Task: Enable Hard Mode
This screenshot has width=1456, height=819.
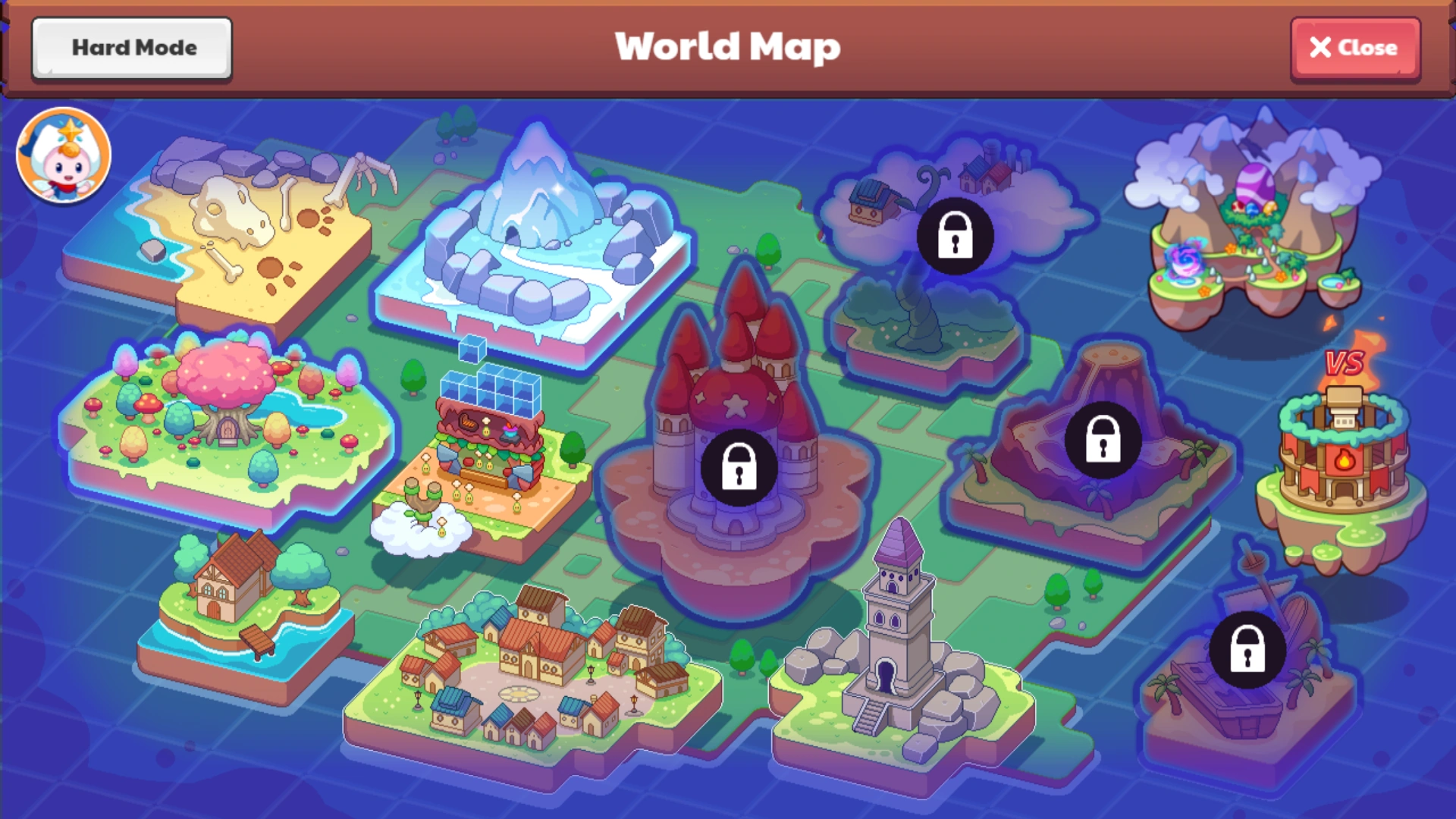Action: click(x=130, y=48)
